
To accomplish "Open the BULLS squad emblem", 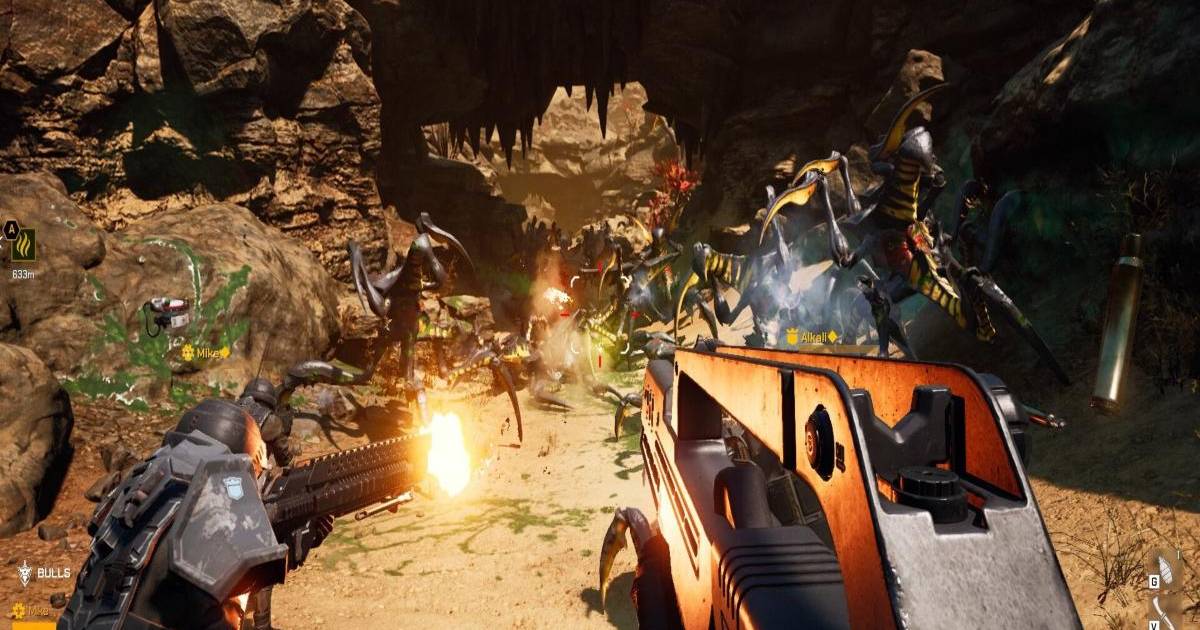I will (x=24, y=573).
